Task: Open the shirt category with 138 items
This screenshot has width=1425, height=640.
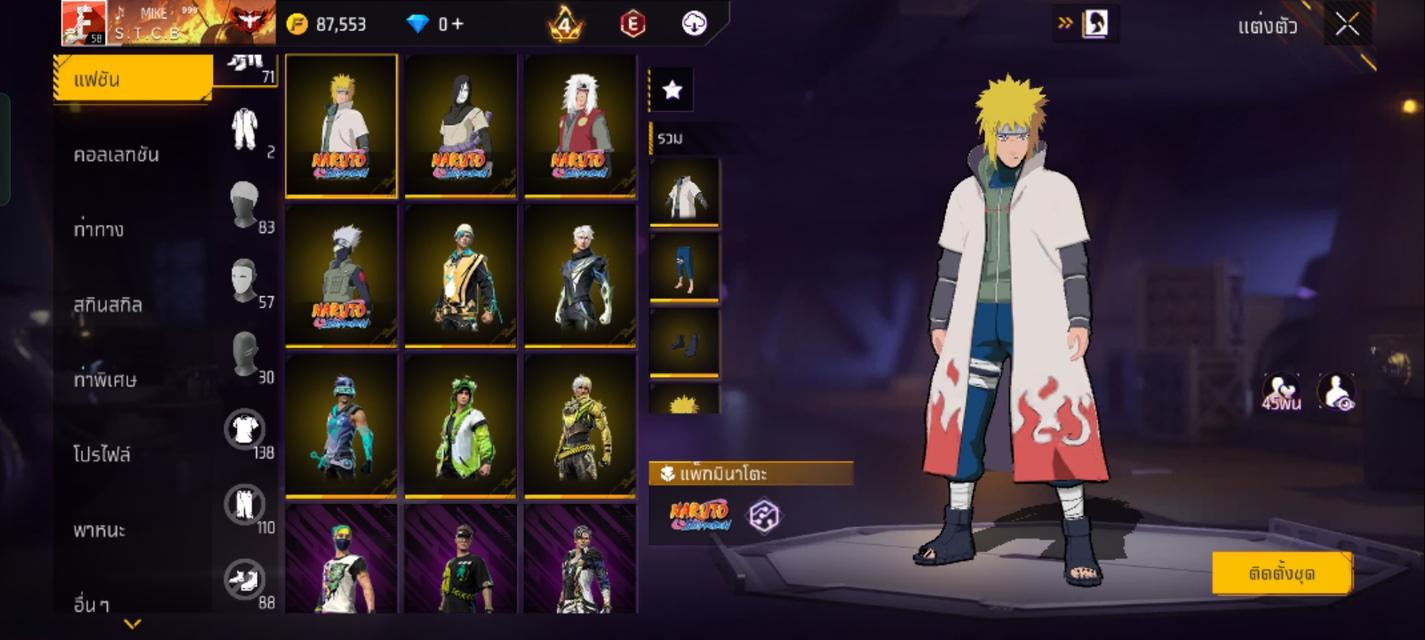Action: 245,430
